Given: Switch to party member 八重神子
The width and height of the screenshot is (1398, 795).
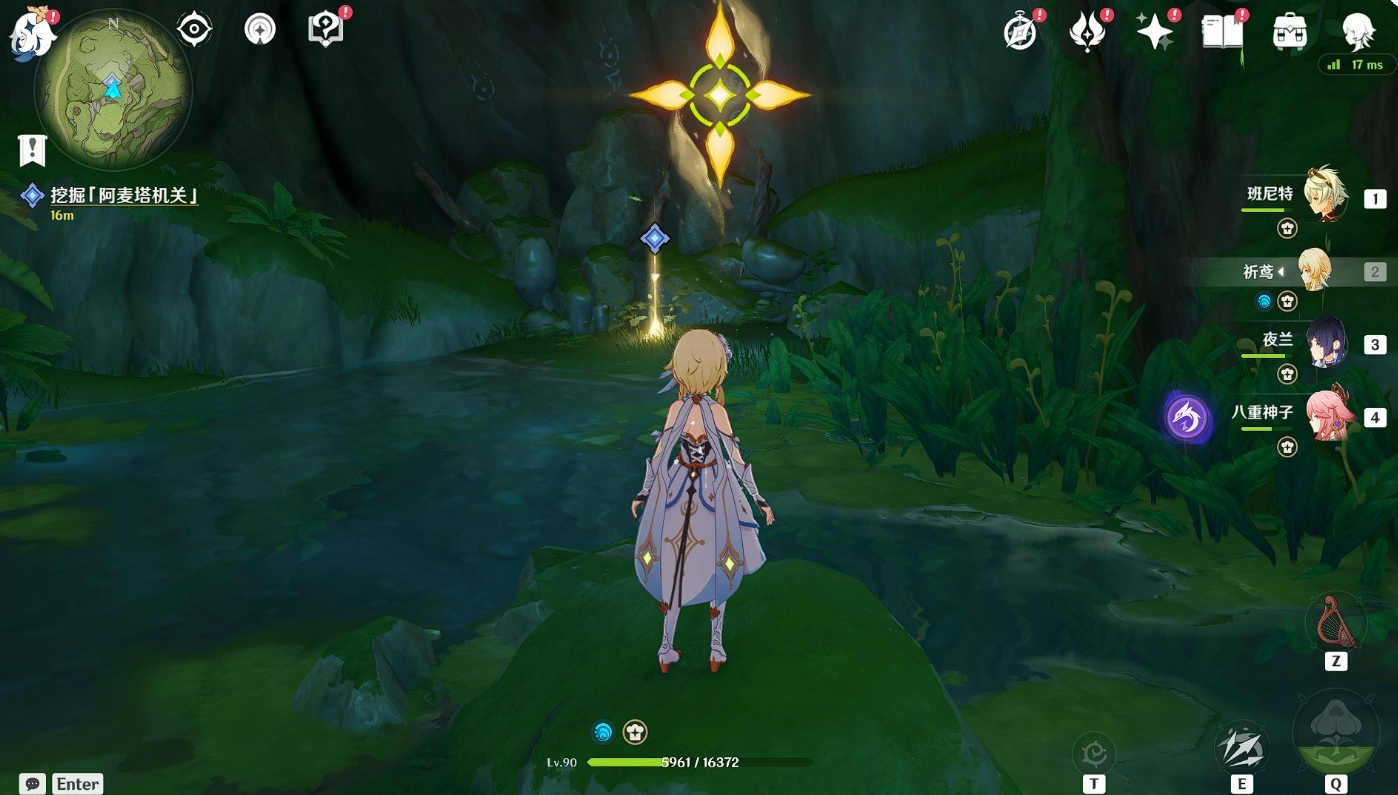Looking at the screenshot, I should [x=1325, y=415].
